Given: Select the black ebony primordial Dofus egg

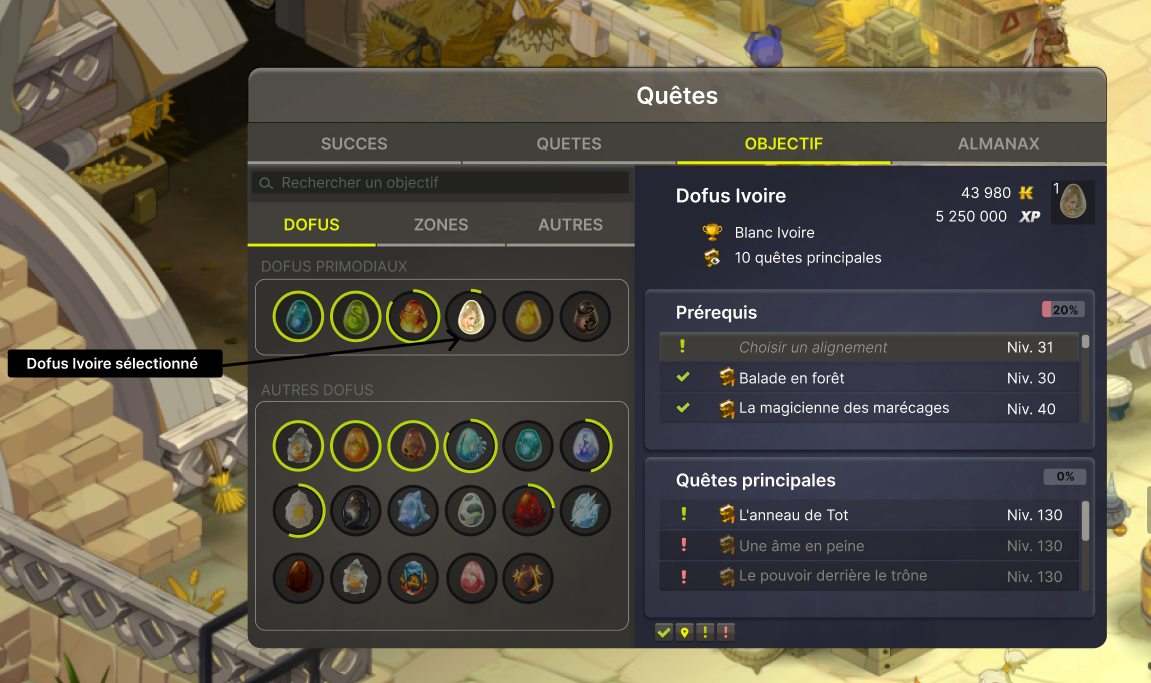Looking at the screenshot, I should (585, 316).
